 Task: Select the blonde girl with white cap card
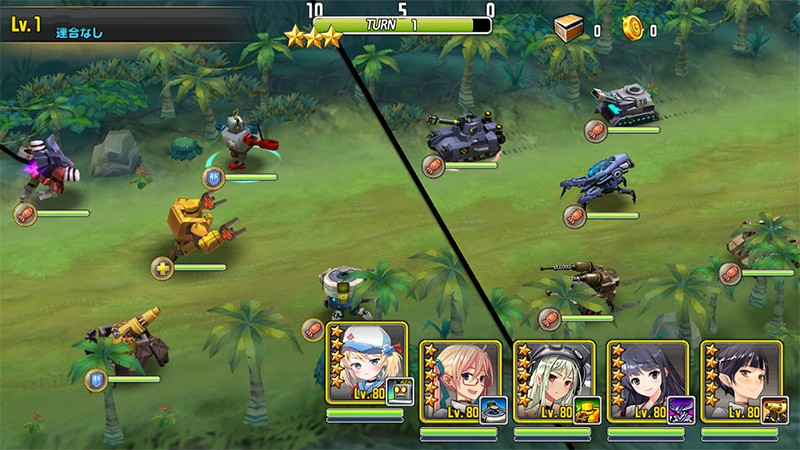366,364
